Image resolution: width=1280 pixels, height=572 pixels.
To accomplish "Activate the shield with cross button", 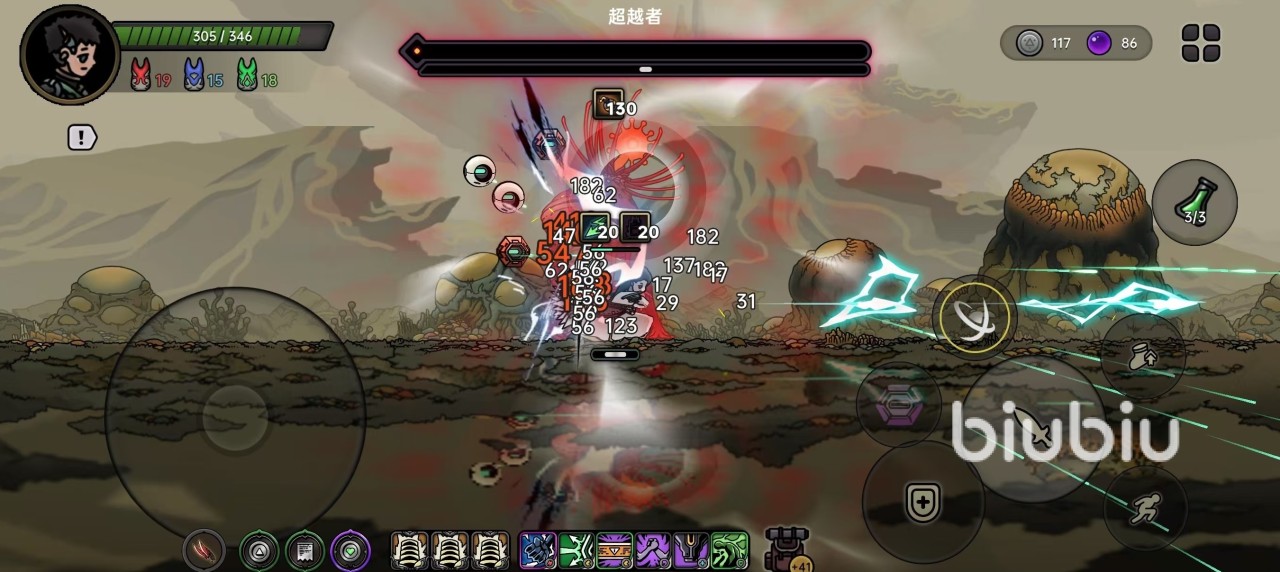I will (922, 502).
